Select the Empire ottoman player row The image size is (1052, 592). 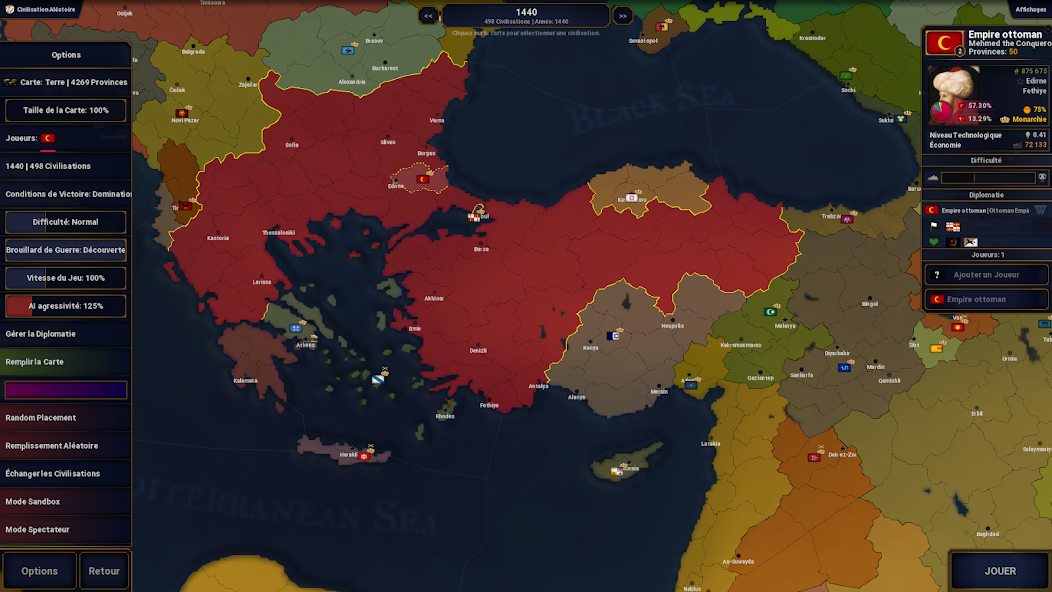click(985, 299)
